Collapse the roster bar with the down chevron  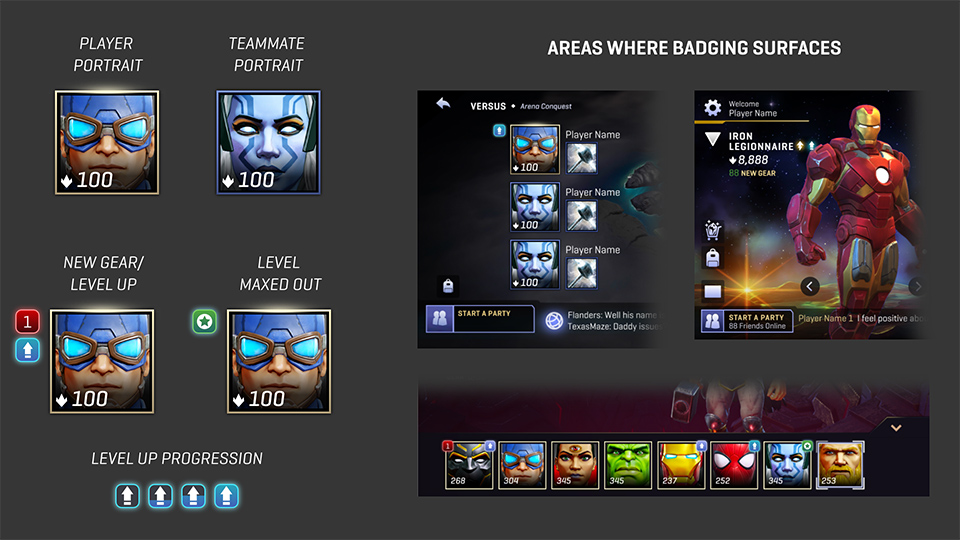pyautogui.click(x=896, y=427)
